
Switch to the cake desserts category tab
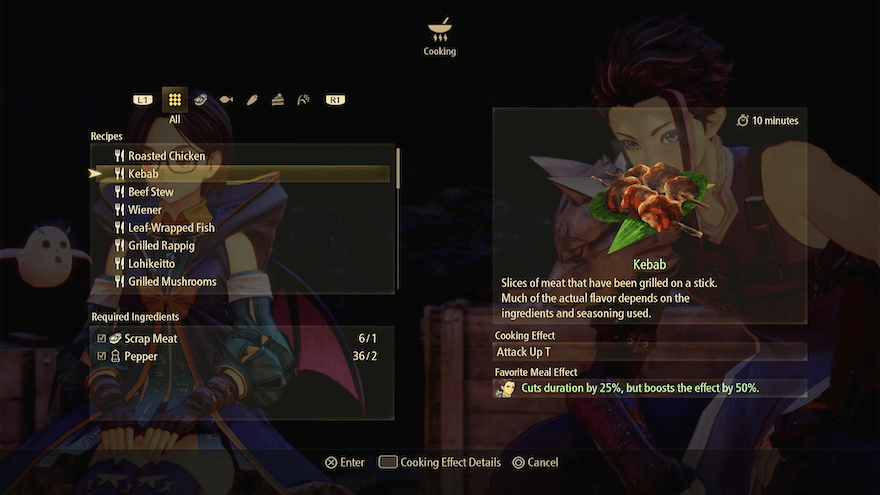point(278,100)
